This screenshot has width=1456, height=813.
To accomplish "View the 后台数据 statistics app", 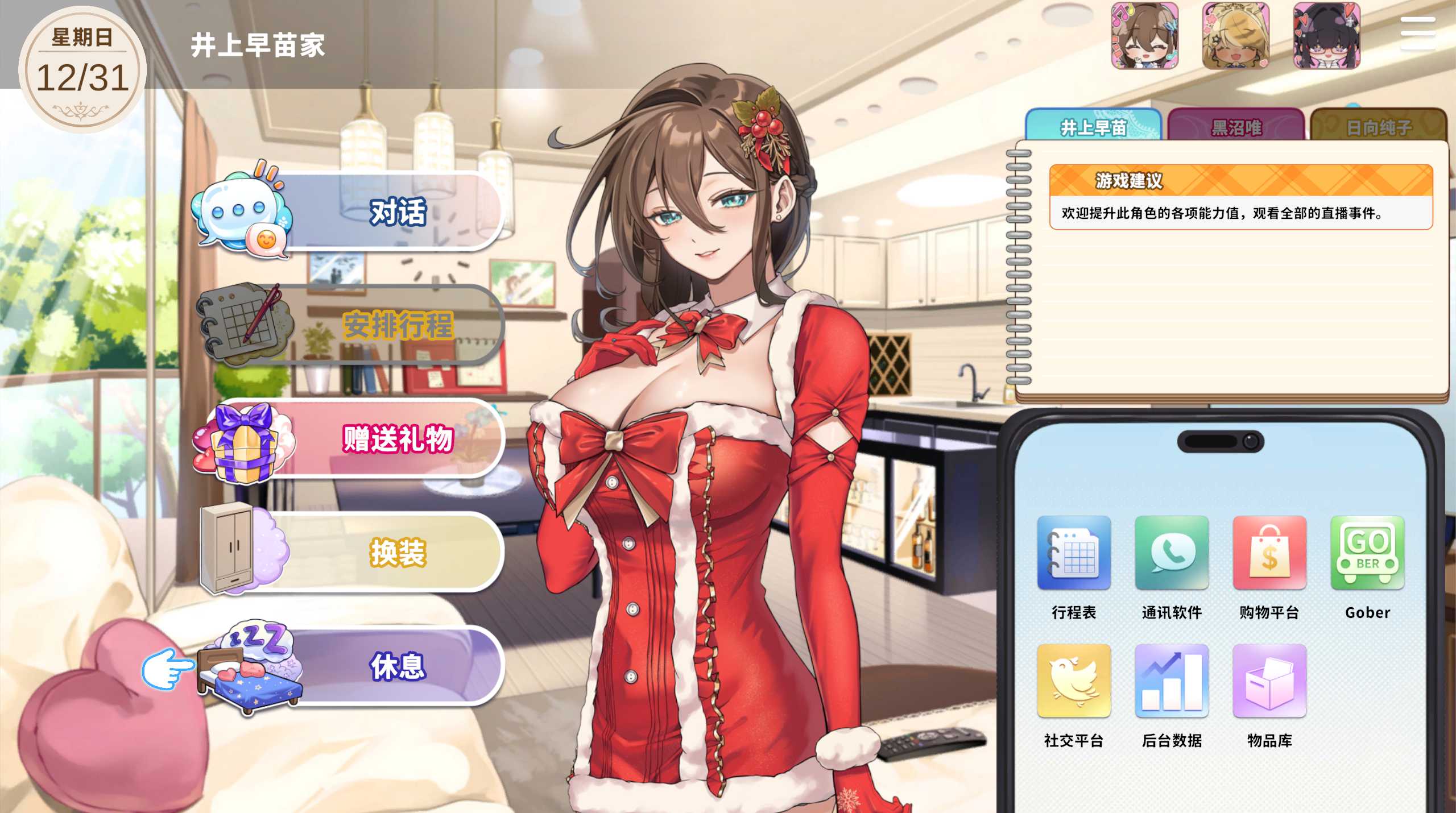I will tap(1172, 681).
